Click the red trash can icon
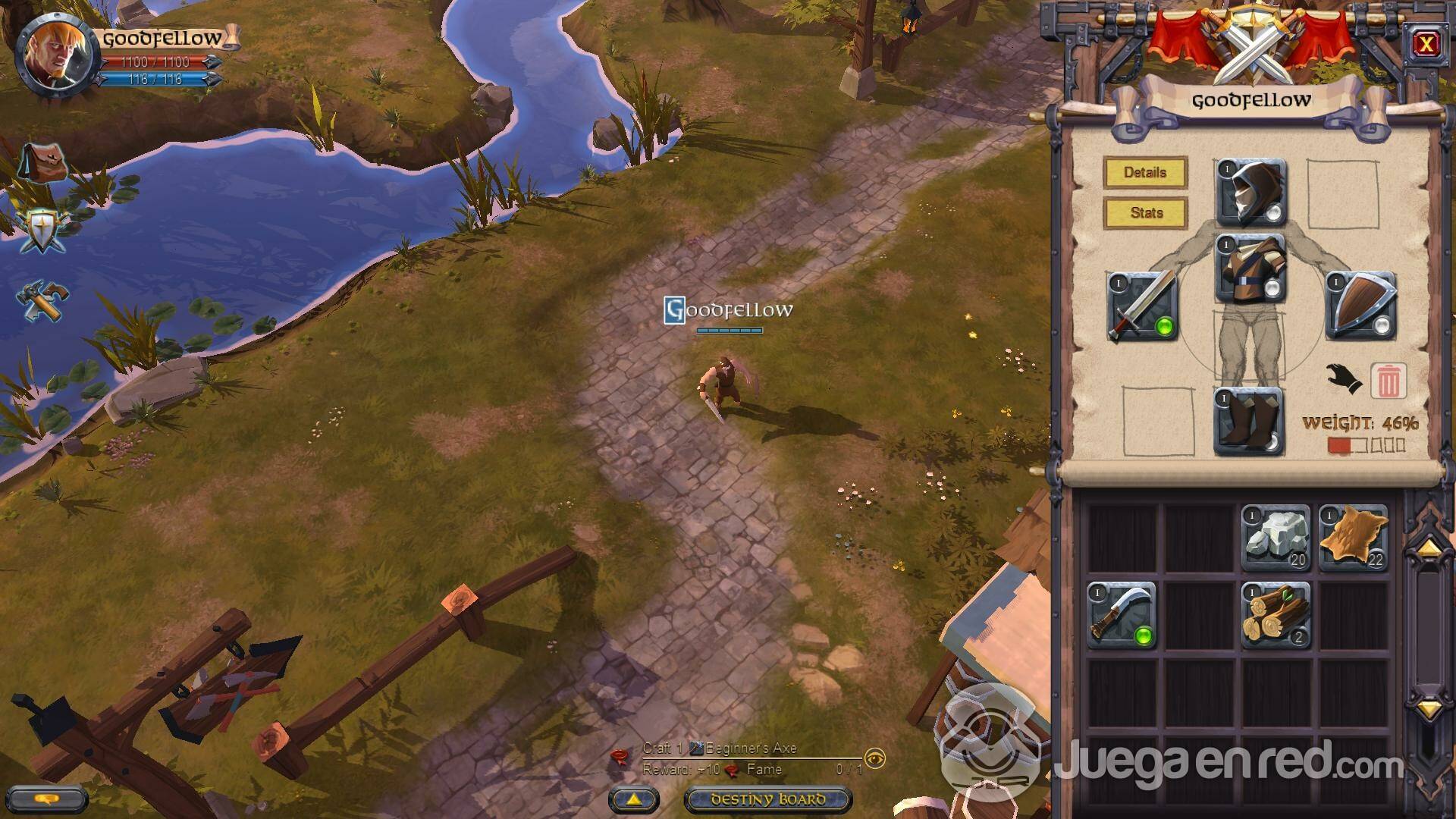 coord(1388,381)
